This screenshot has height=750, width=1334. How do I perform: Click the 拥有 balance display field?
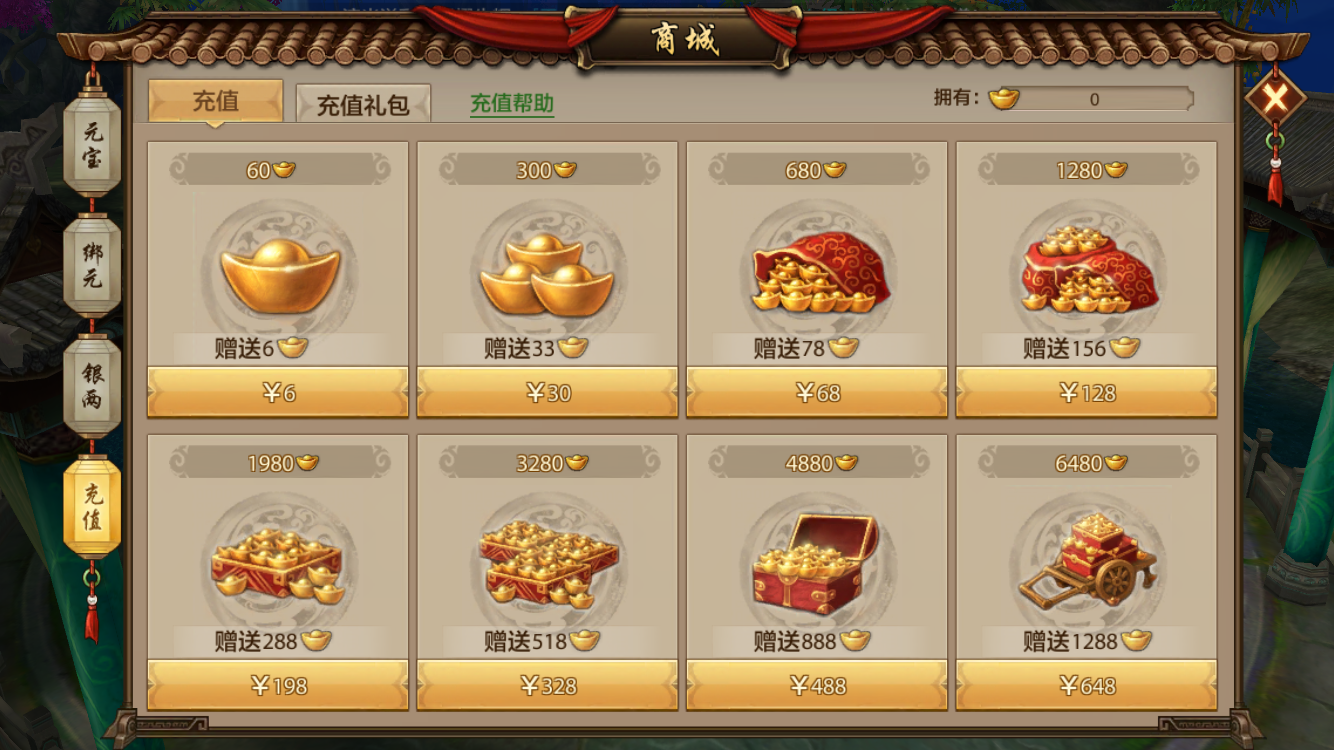point(1095,99)
